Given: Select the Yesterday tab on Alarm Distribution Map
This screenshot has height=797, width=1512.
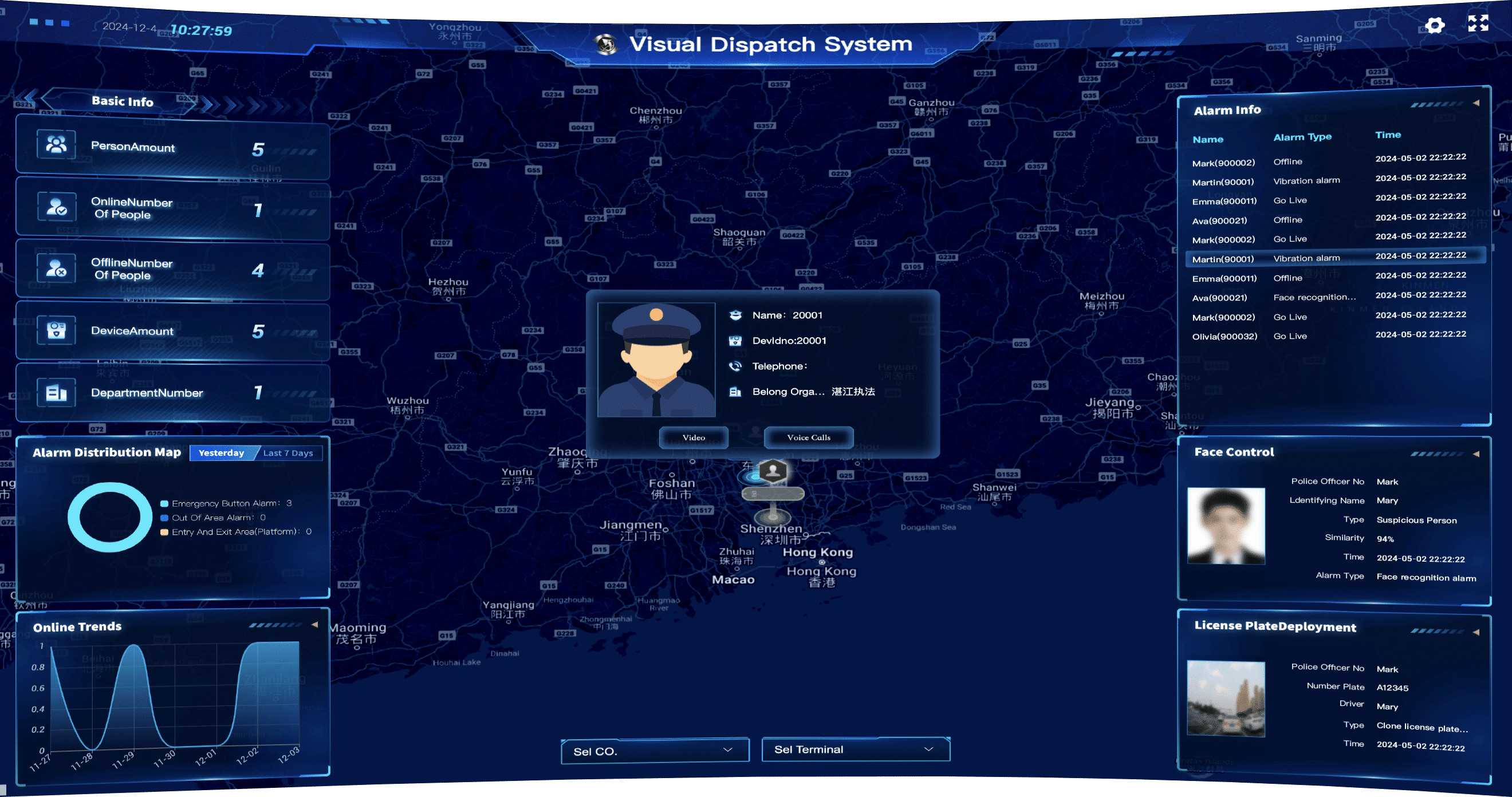Looking at the screenshot, I should point(221,452).
